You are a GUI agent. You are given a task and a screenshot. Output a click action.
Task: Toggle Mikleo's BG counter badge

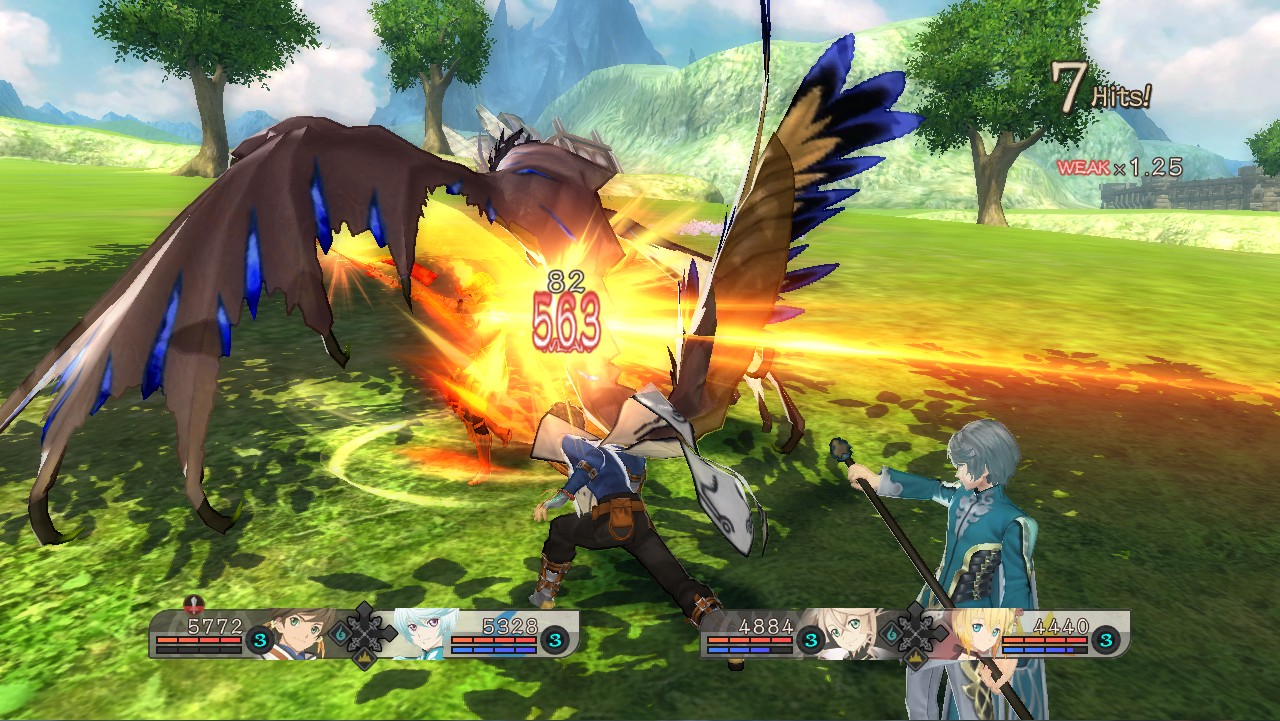(x=556, y=638)
